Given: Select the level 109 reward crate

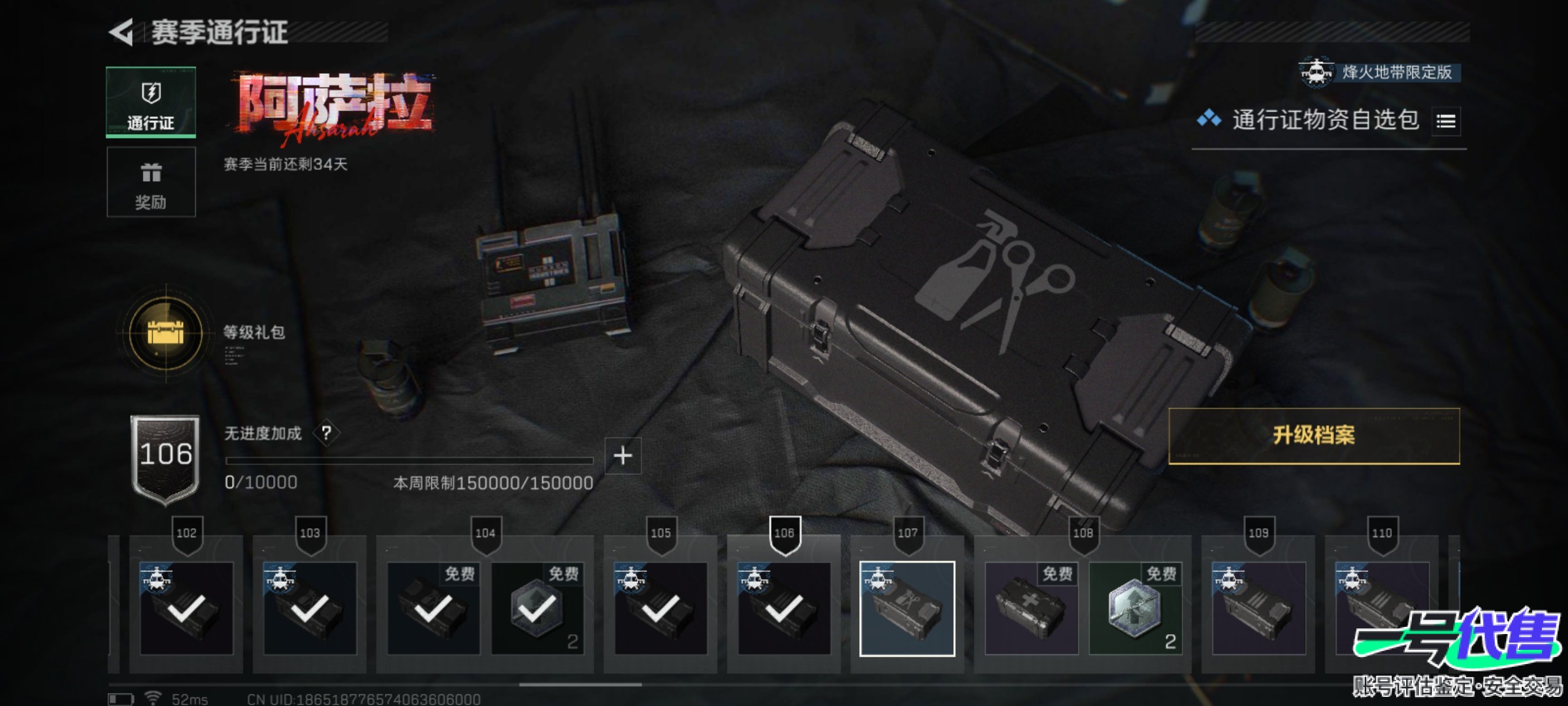Looking at the screenshot, I should tap(1258, 609).
